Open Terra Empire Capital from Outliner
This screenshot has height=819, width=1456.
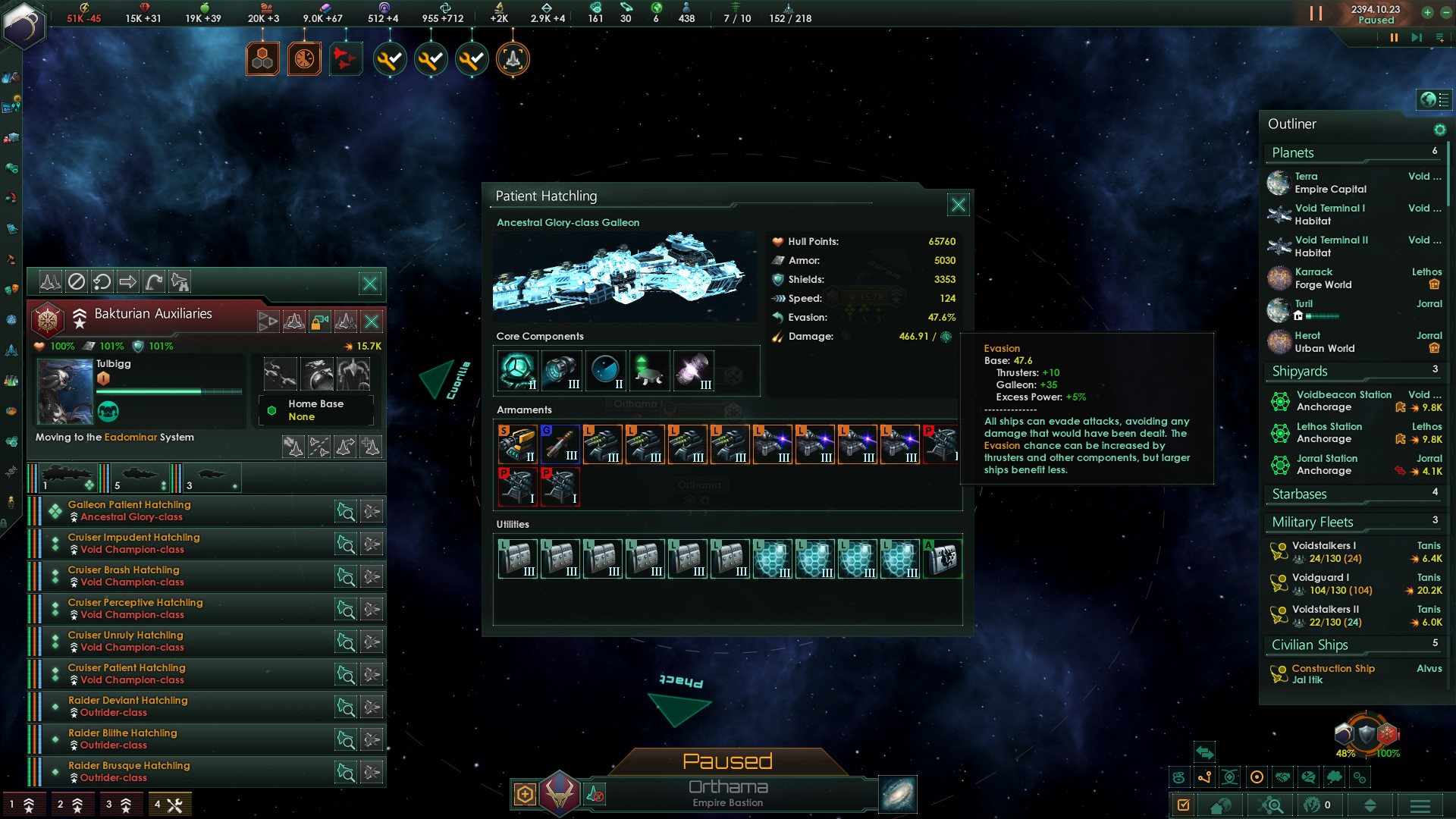[x=1329, y=183]
